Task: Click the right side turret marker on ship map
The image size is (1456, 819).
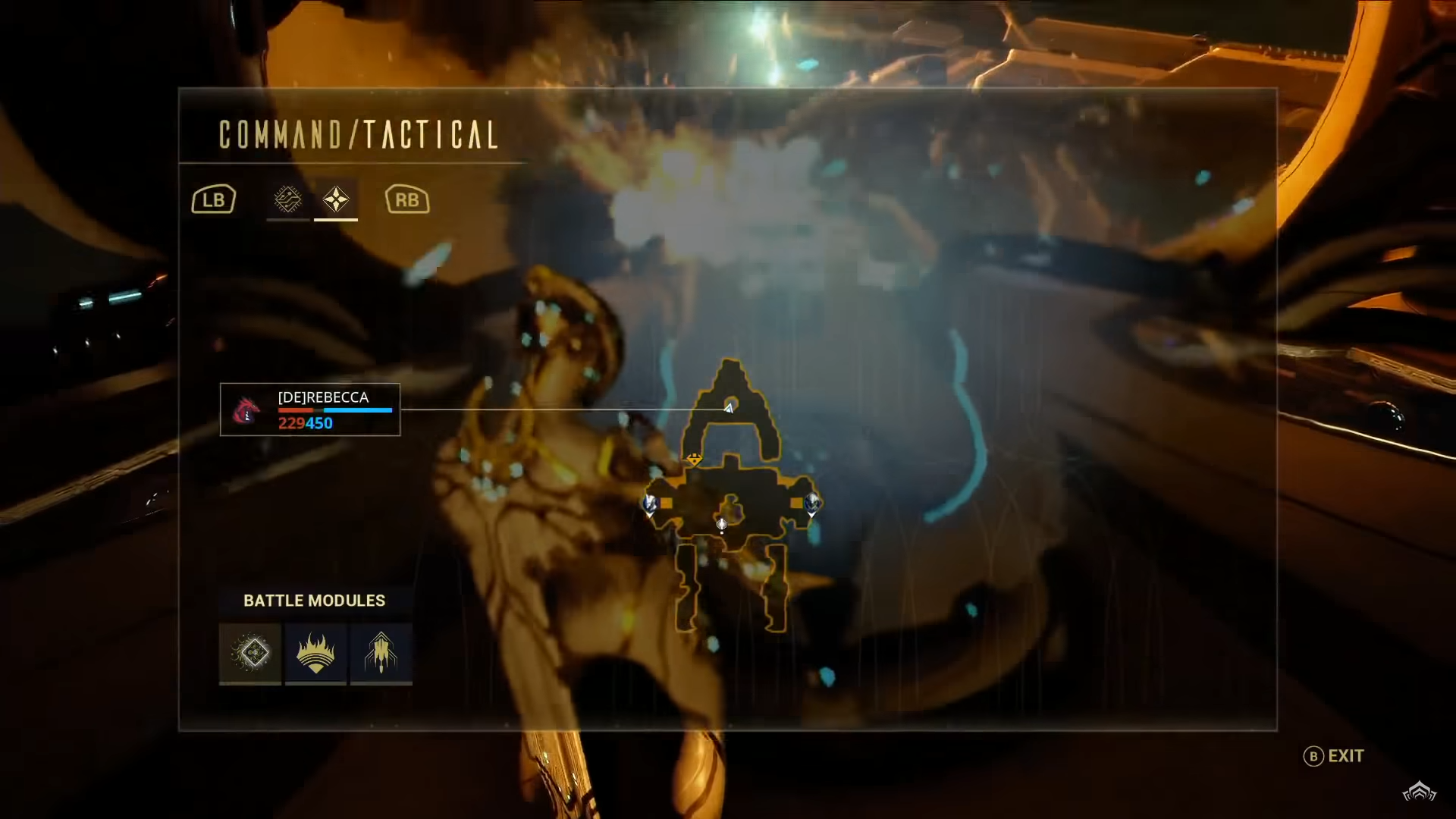Action: [812, 502]
